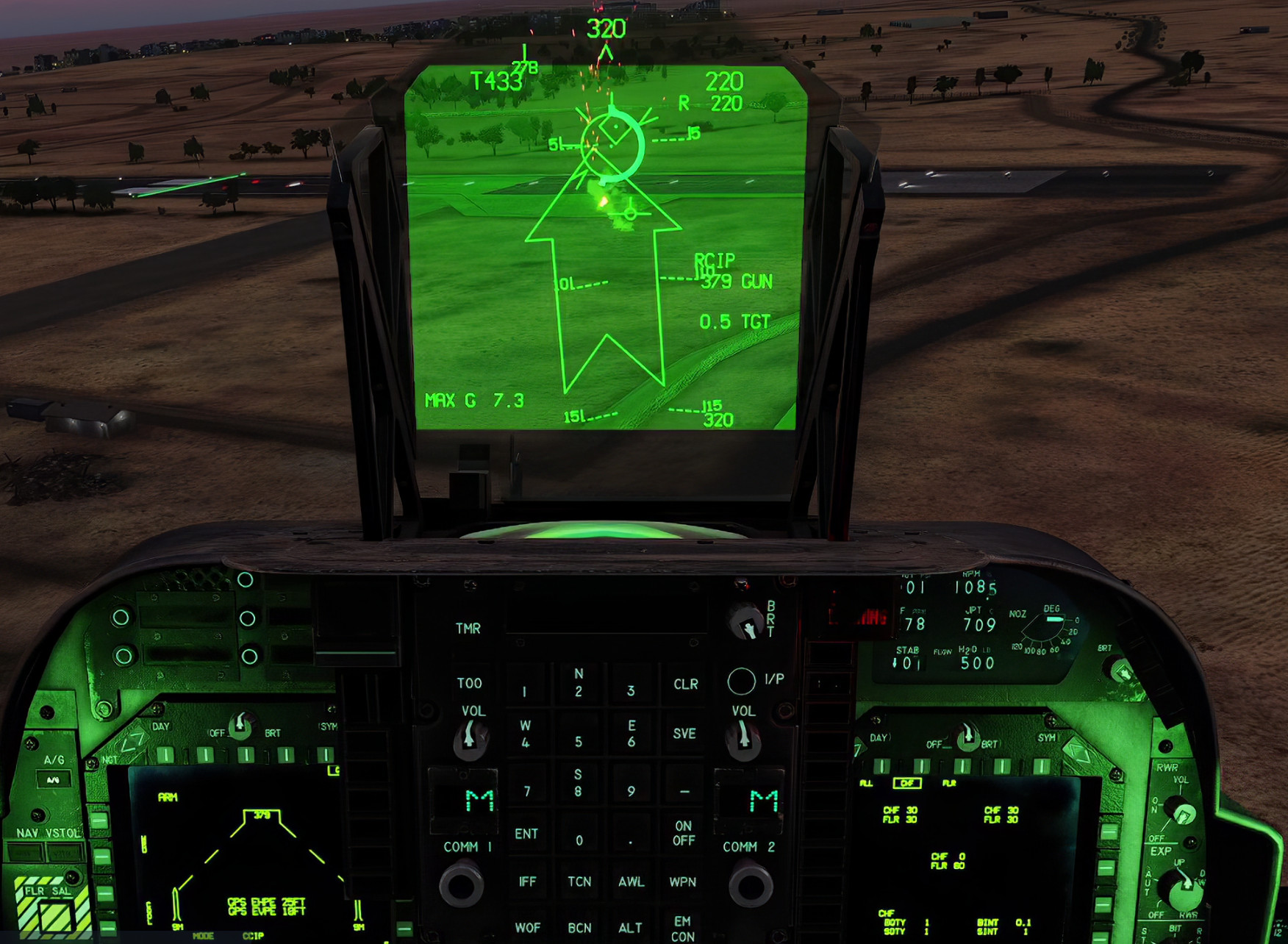1288x944 pixels.
Task: Flip the UFC ON/OFF switch
Action: pos(684,832)
